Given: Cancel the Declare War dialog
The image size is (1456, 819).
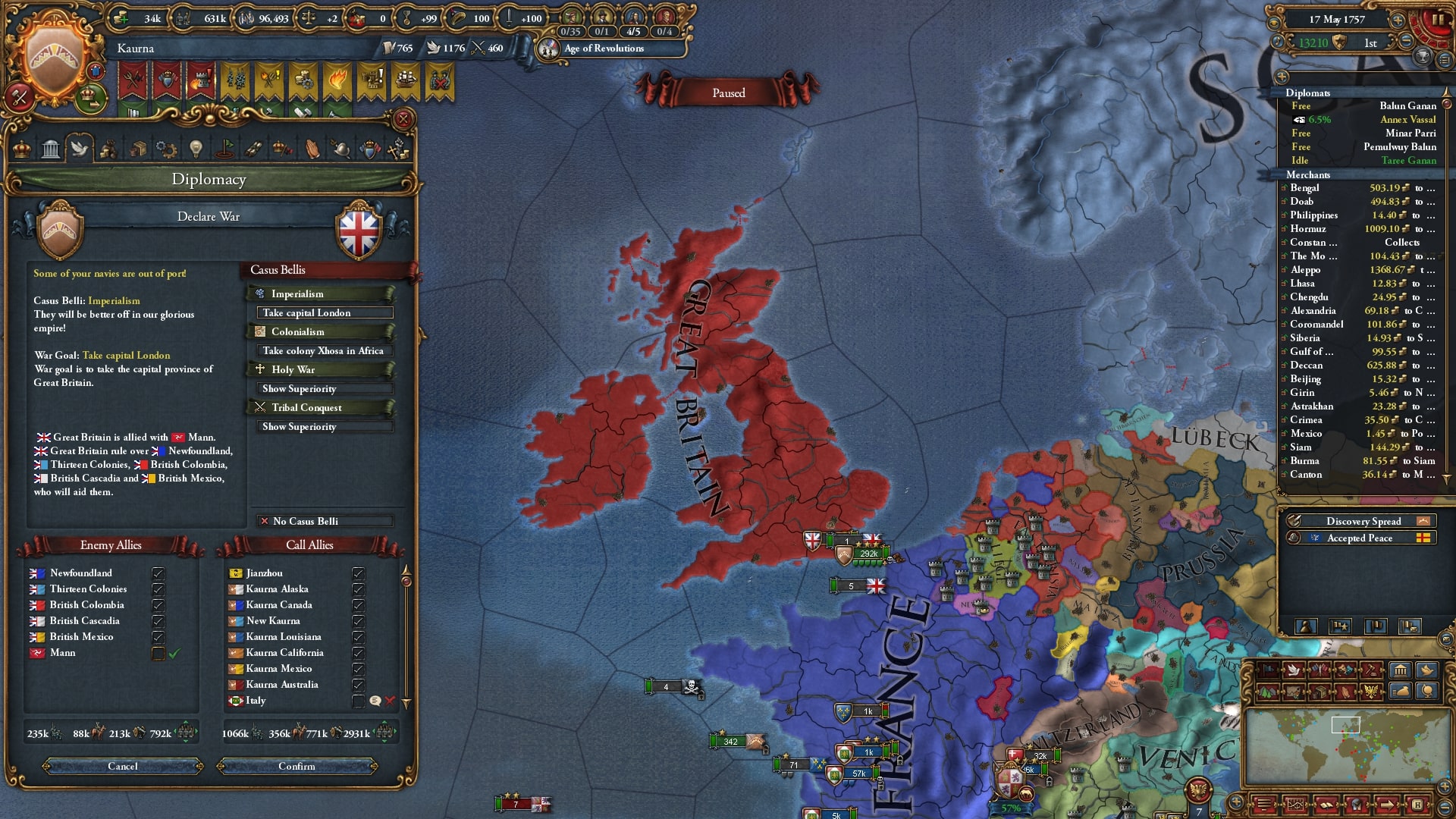Looking at the screenshot, I should point(123,766).
